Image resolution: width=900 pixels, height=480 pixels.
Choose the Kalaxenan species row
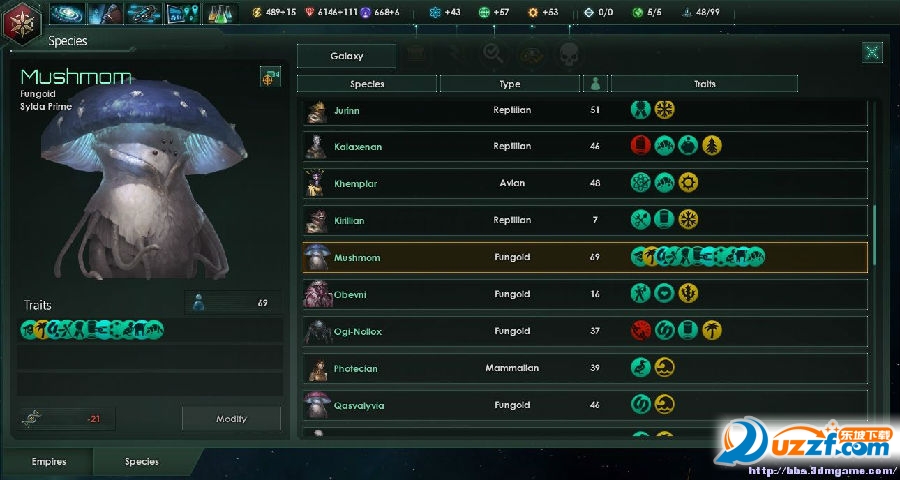[584, 147]
